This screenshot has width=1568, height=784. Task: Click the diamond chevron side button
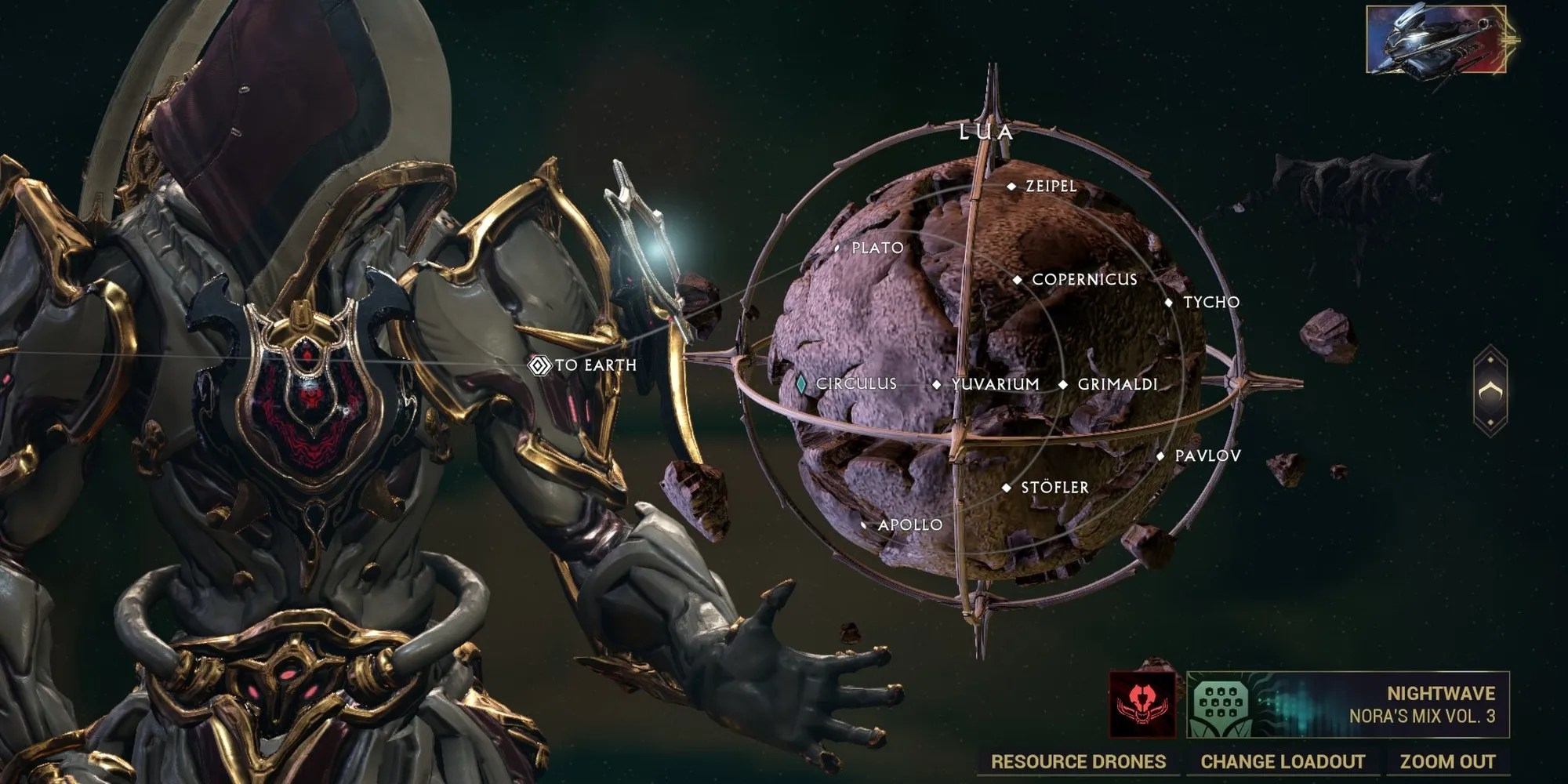point(1490,391)
